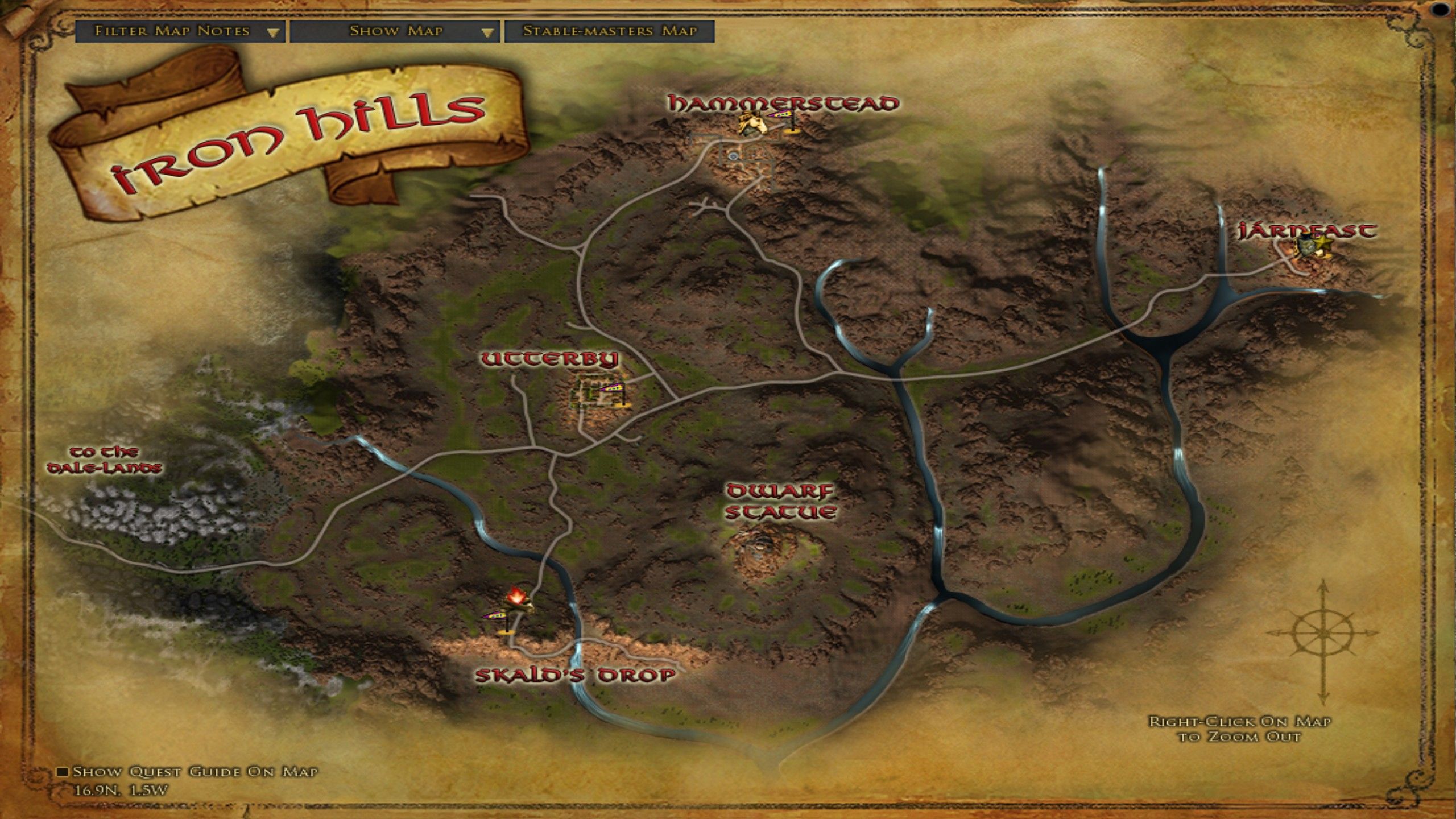The image size is (1456, 819).
Task: Expand the Show Map dropdown
Action: coord(395,31)
